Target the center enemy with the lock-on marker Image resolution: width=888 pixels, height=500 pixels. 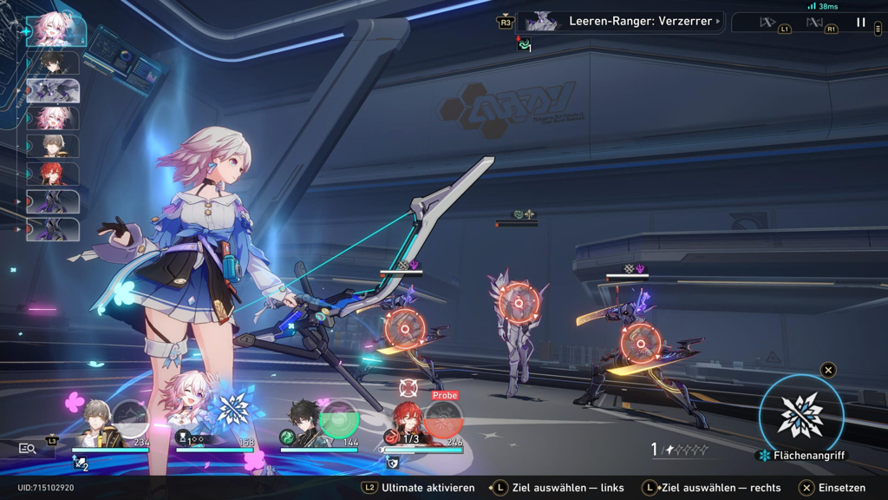click(519, 301)
